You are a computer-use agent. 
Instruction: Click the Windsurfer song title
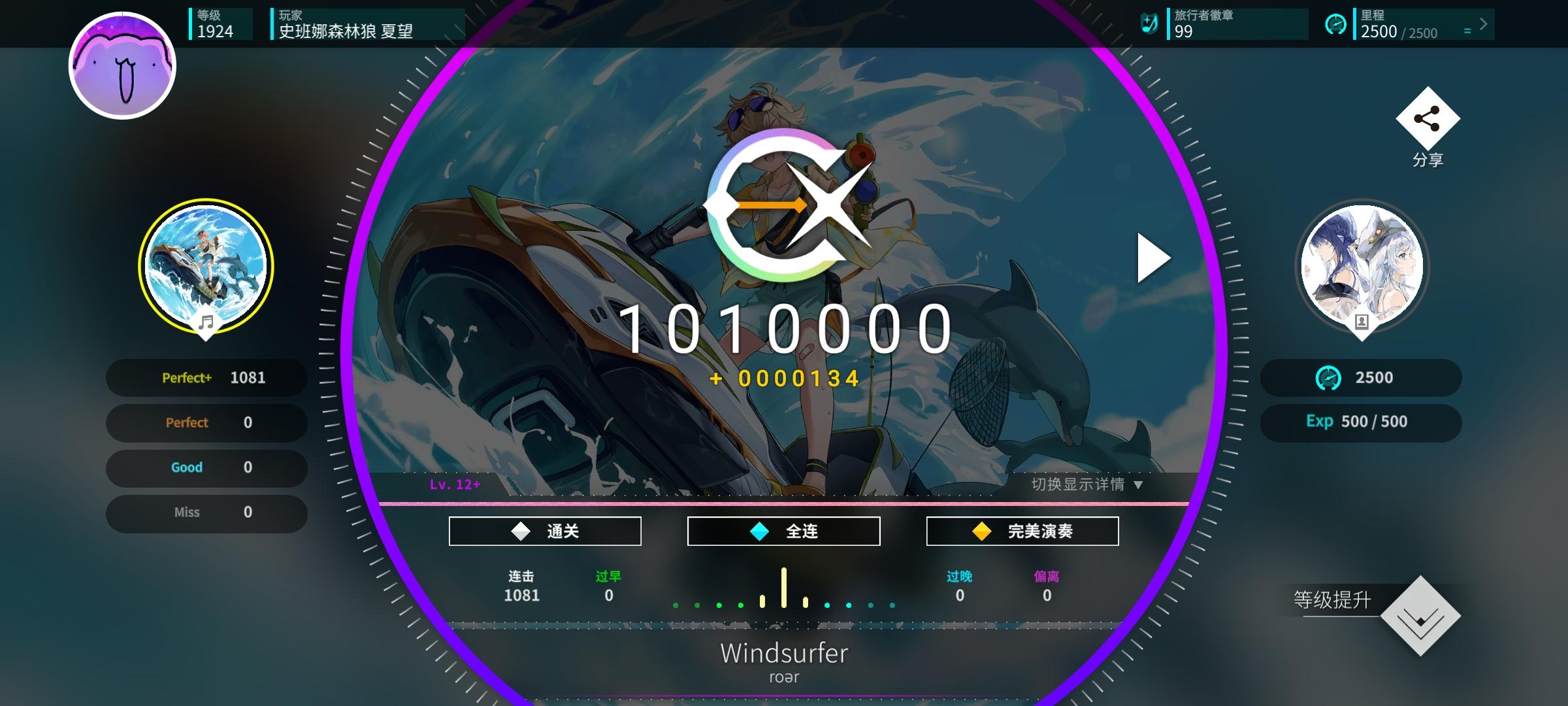pyautogui.click(x=783, y=653)
